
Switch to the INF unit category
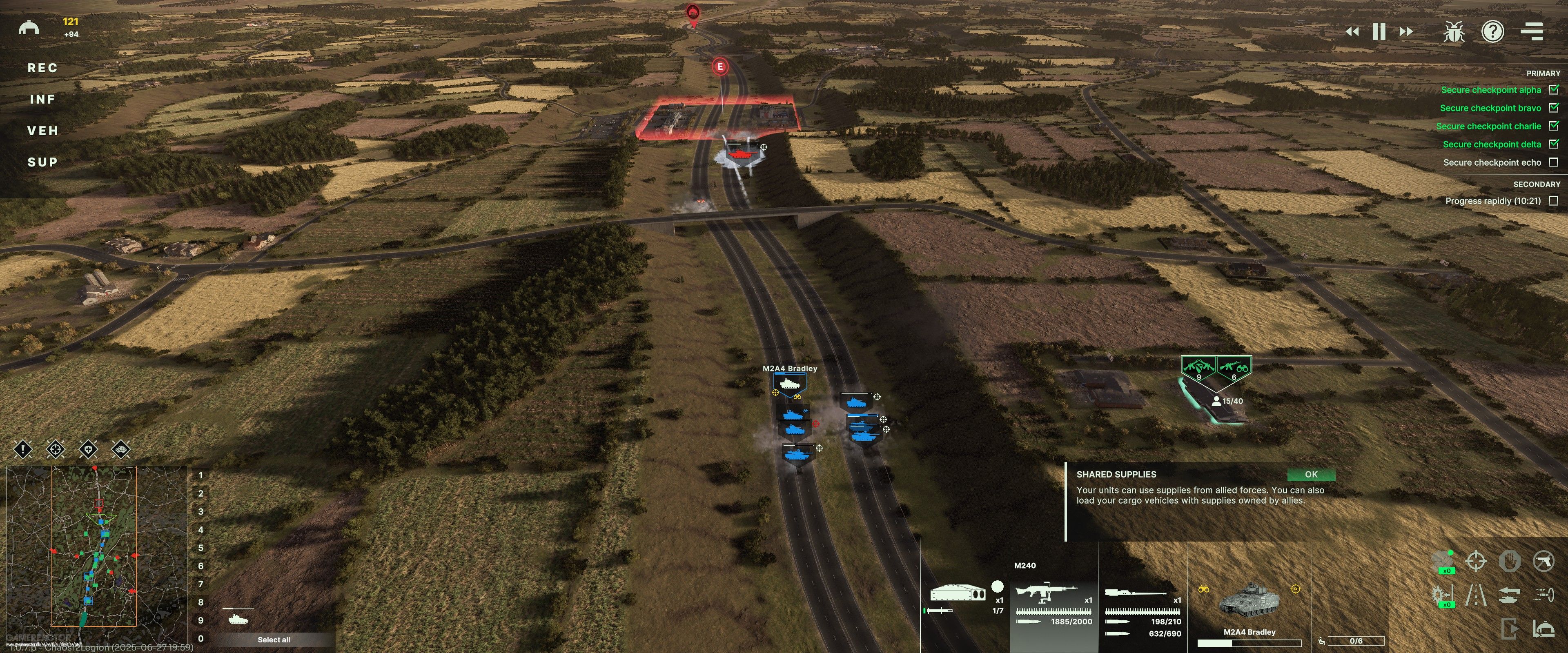[42, 99]
